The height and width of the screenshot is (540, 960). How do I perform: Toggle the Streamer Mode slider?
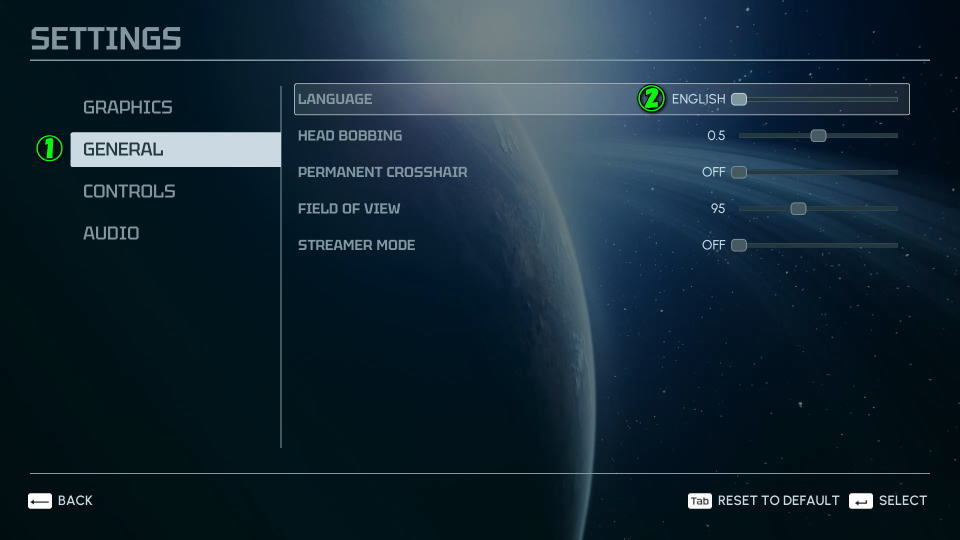(739, 245)
